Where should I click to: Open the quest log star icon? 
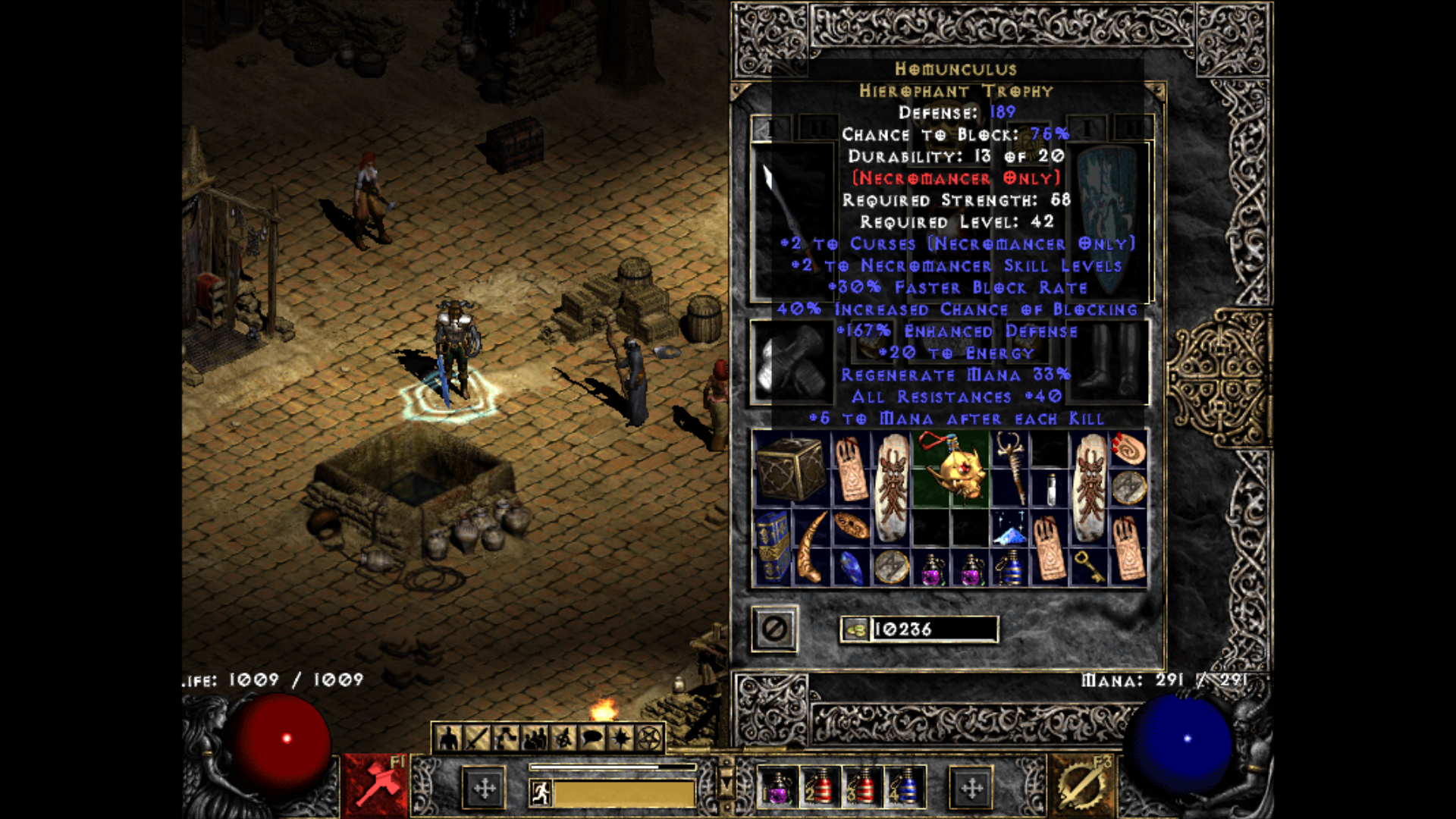619,738
